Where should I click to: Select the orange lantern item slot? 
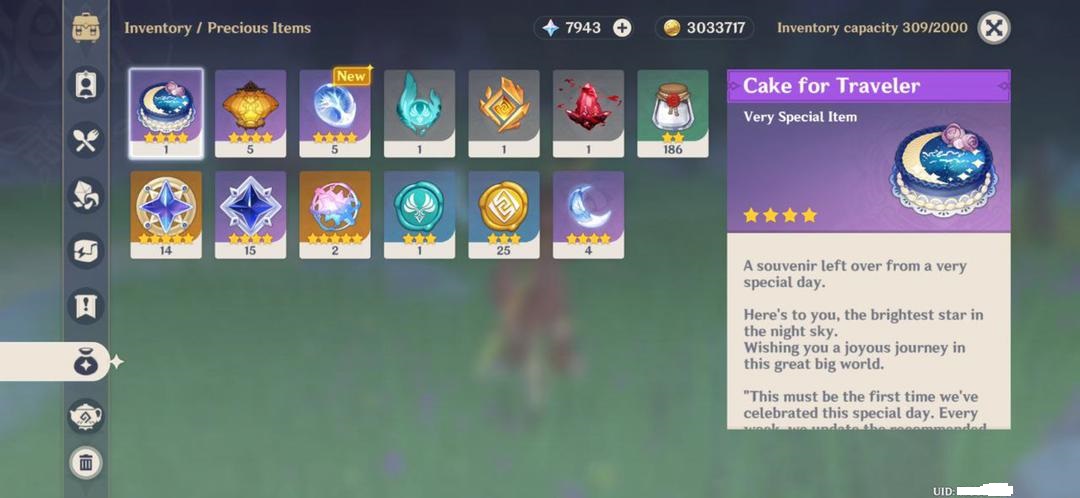[250, 113]
